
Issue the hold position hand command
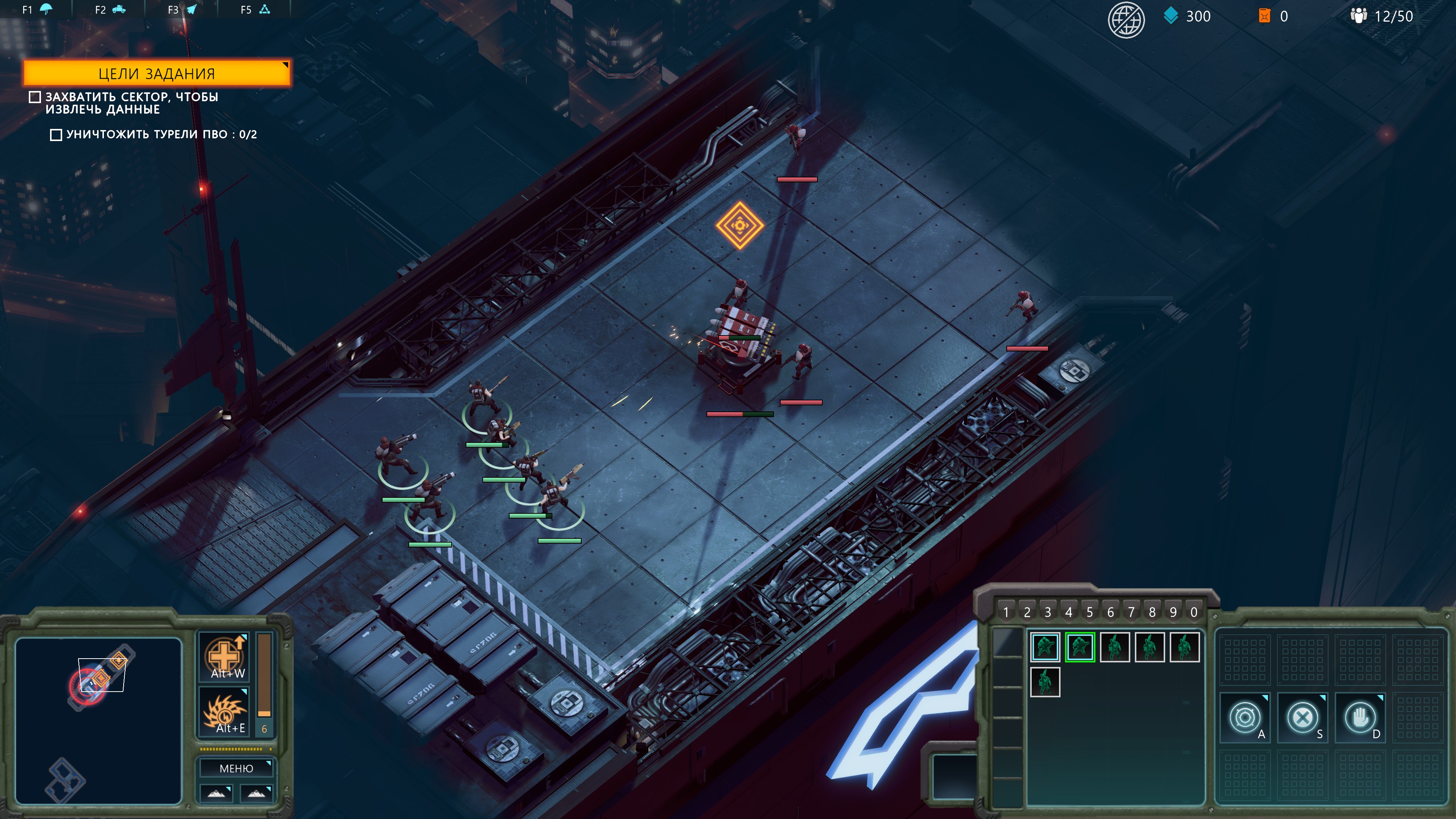(1360, 718)
